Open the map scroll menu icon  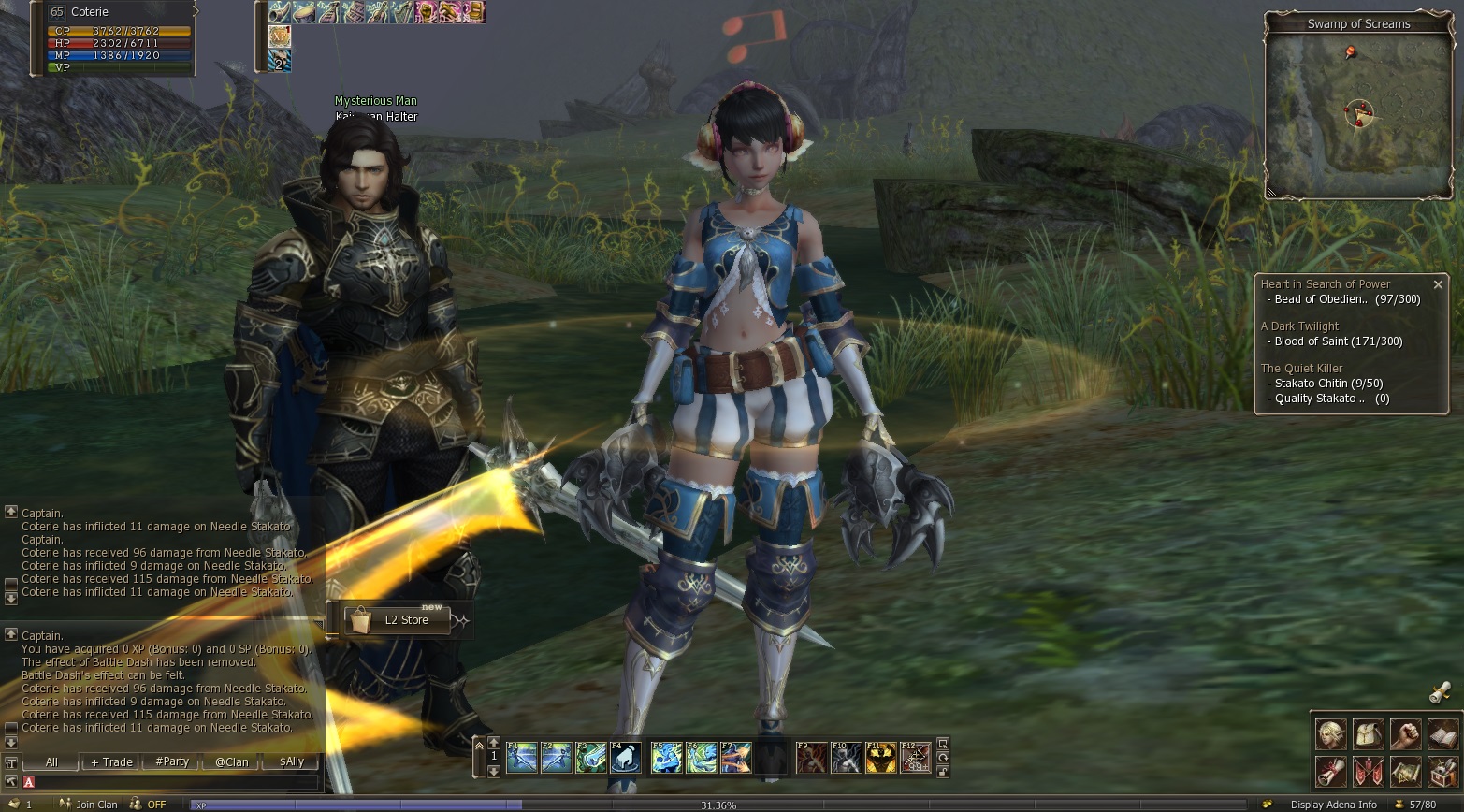pos(1405,772)
